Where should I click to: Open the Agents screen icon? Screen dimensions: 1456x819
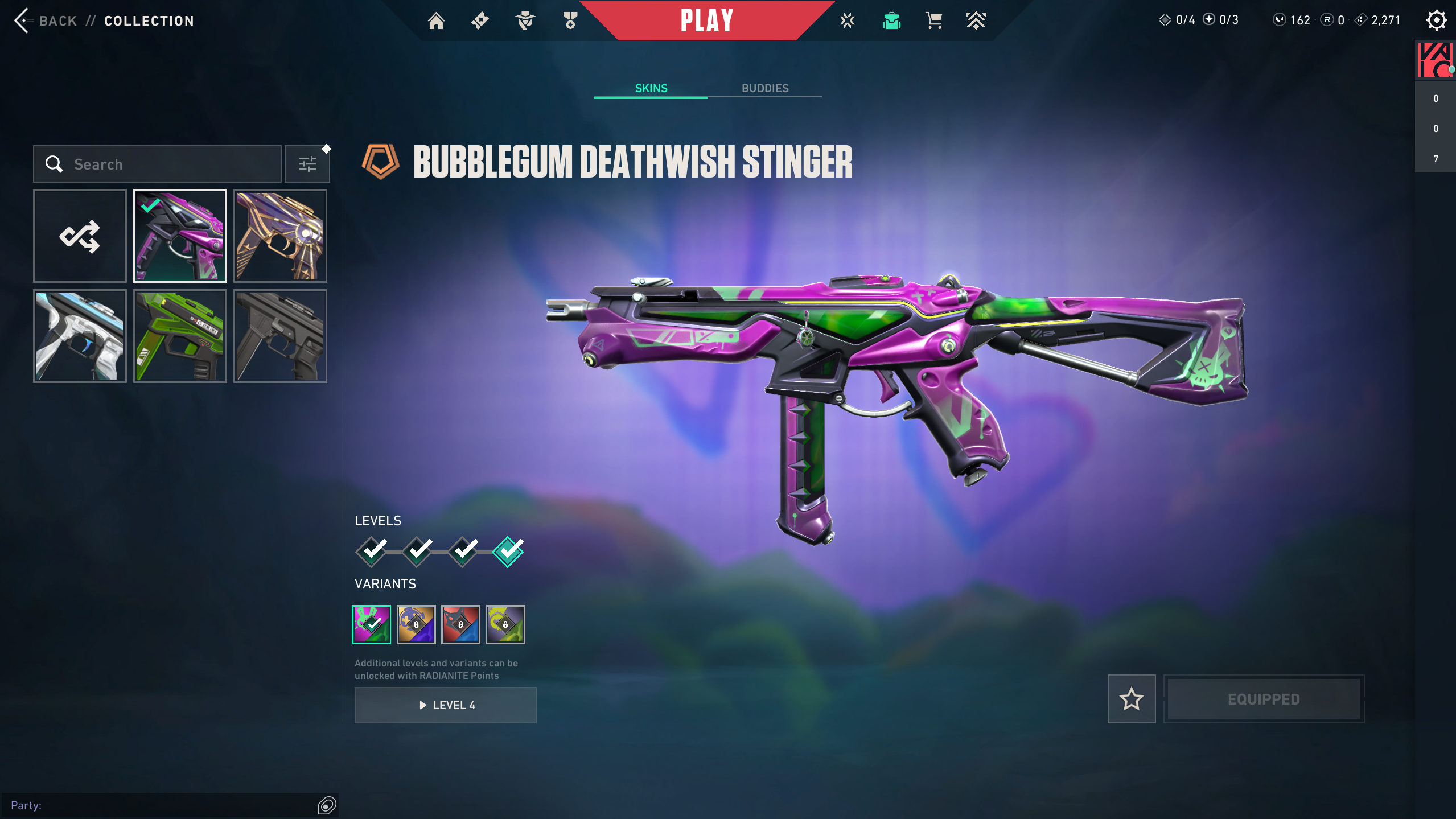click(x=525, y=21)
